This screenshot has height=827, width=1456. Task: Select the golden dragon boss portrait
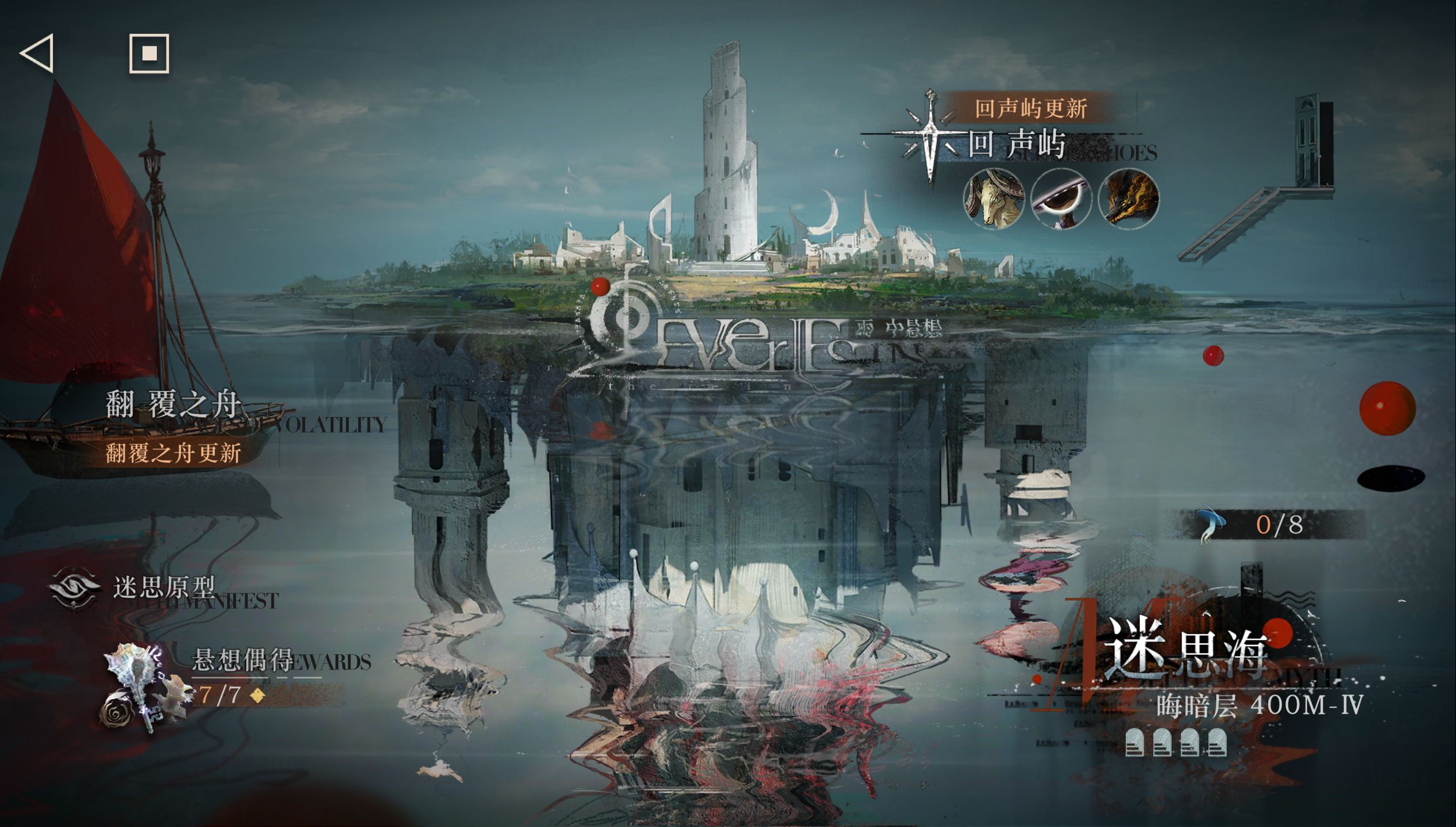(1128, 199)
